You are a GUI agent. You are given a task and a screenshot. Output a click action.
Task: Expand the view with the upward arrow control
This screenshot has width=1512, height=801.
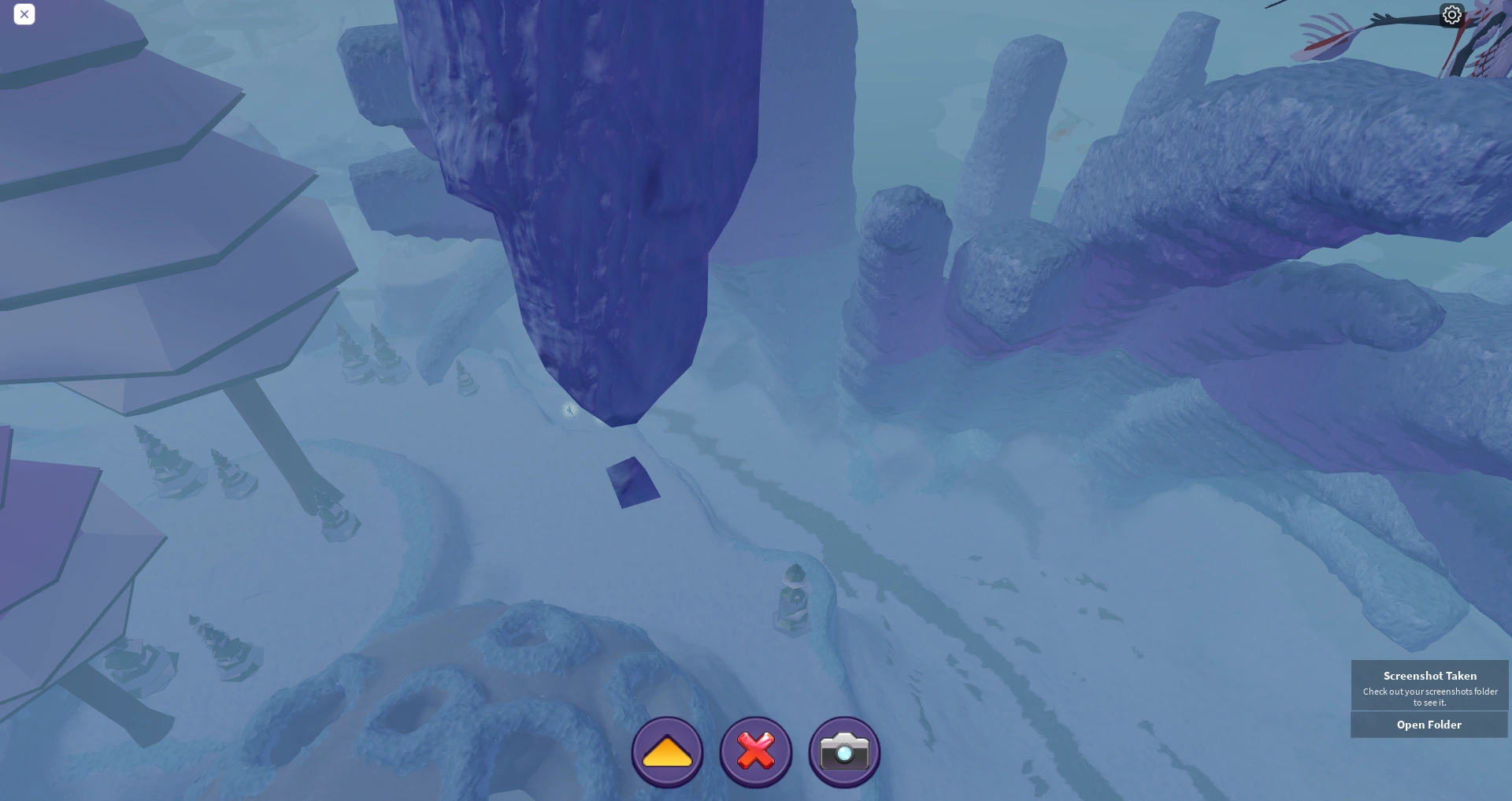tap(667, 751)
